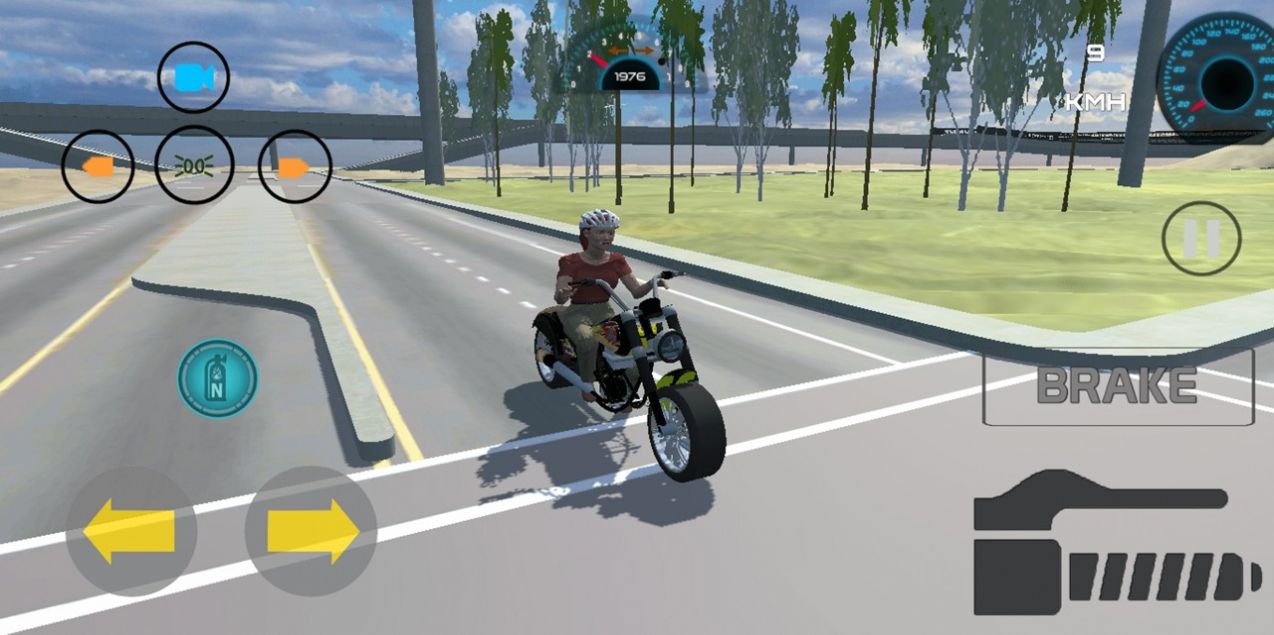Activate the right turn signal indicator
This screenshot has height=635, width=1274.
tap(294, 167)
